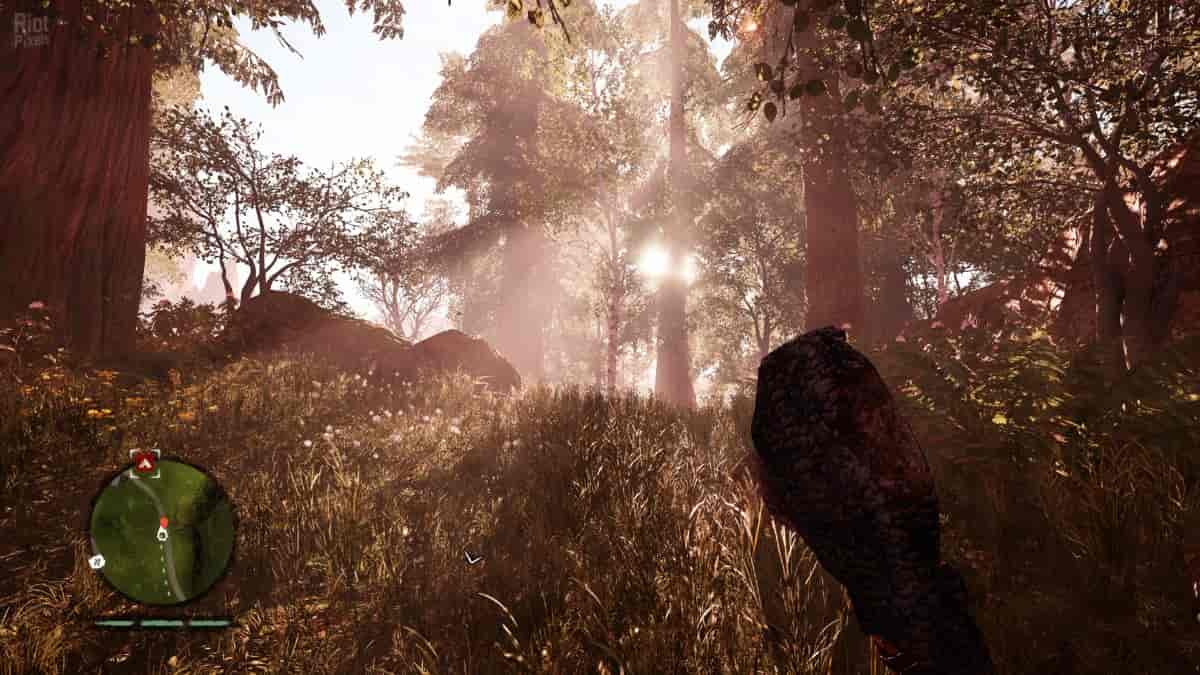Open the circular minimap
The width and height of the screenshot is (1200, 675).
point(162,530)
